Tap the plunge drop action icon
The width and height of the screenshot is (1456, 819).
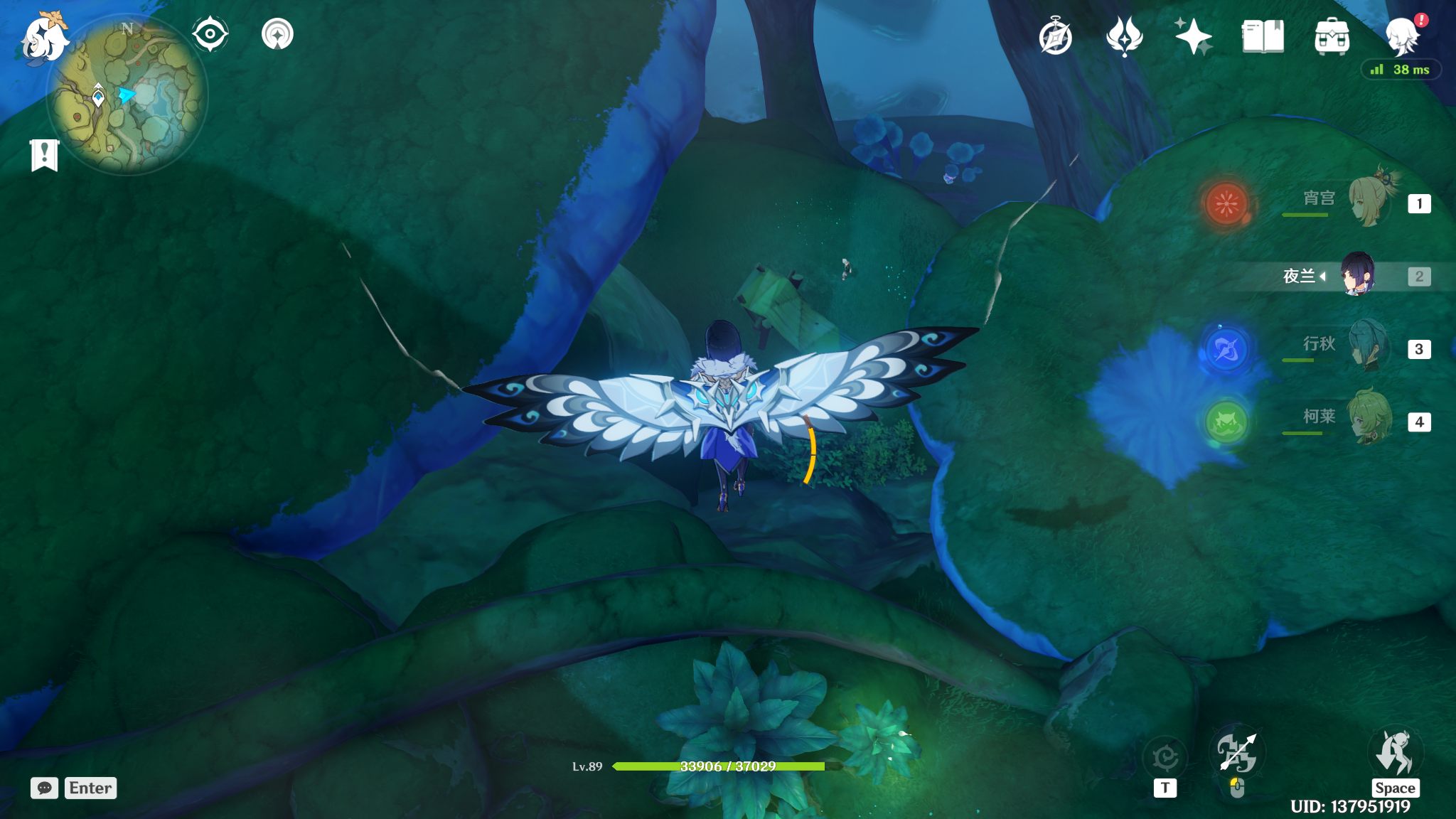(1395, 754)
